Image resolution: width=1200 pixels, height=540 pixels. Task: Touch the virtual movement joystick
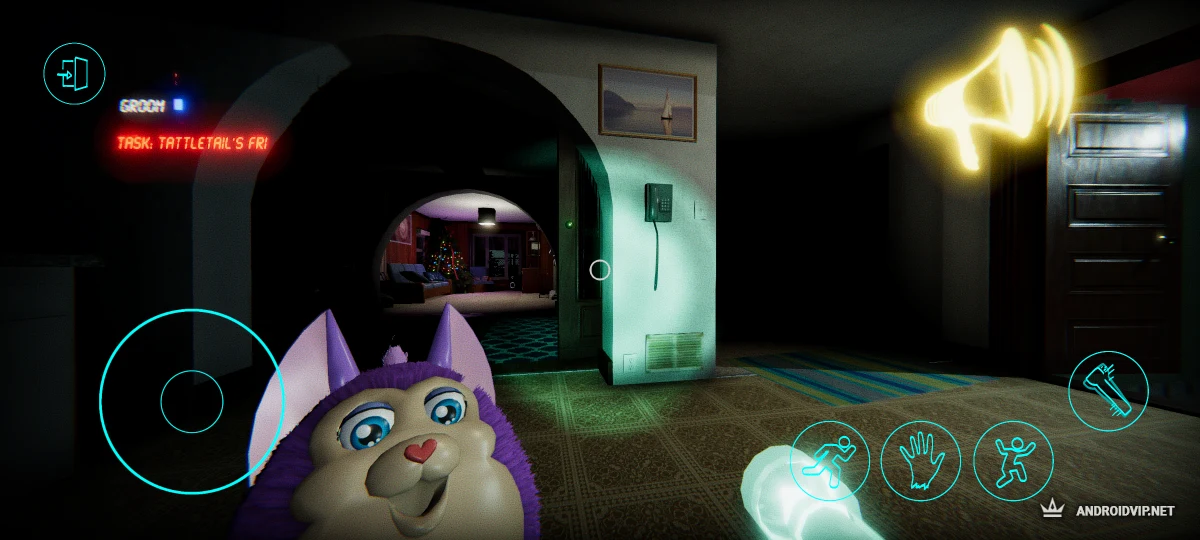(x=191, y=401)
